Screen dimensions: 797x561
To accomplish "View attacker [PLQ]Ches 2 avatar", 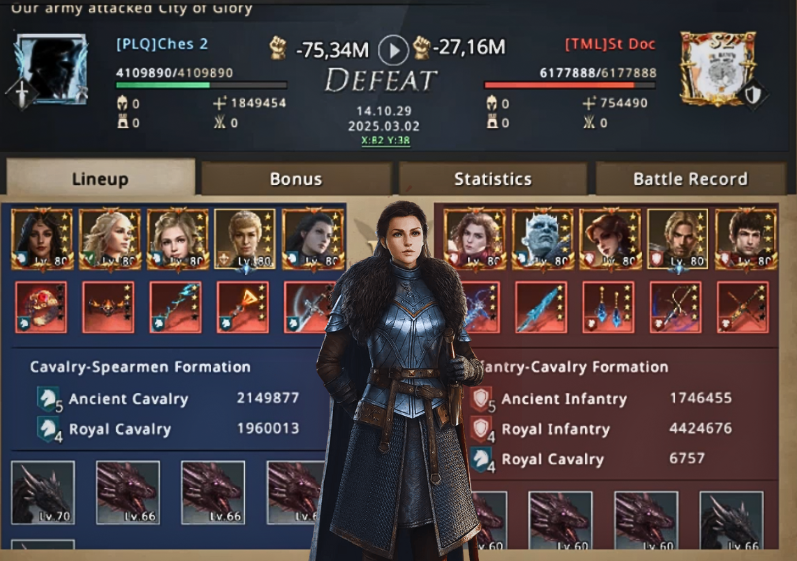I will pyautogui.click(x=50, y=67).
